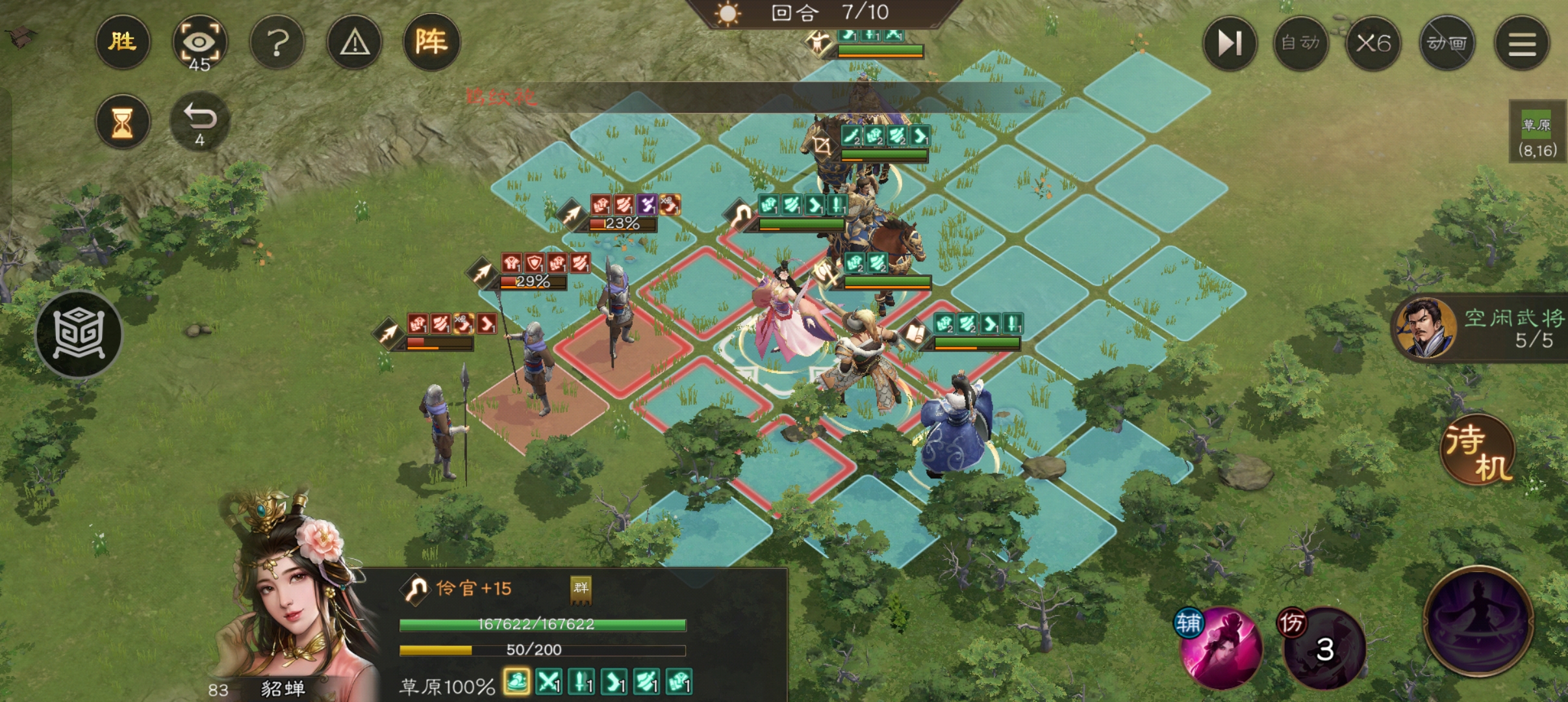Select the 空闲武将 idle generals panel
The height and width of the screenshot is (702, 1568).
click(x=1481, y=328)
